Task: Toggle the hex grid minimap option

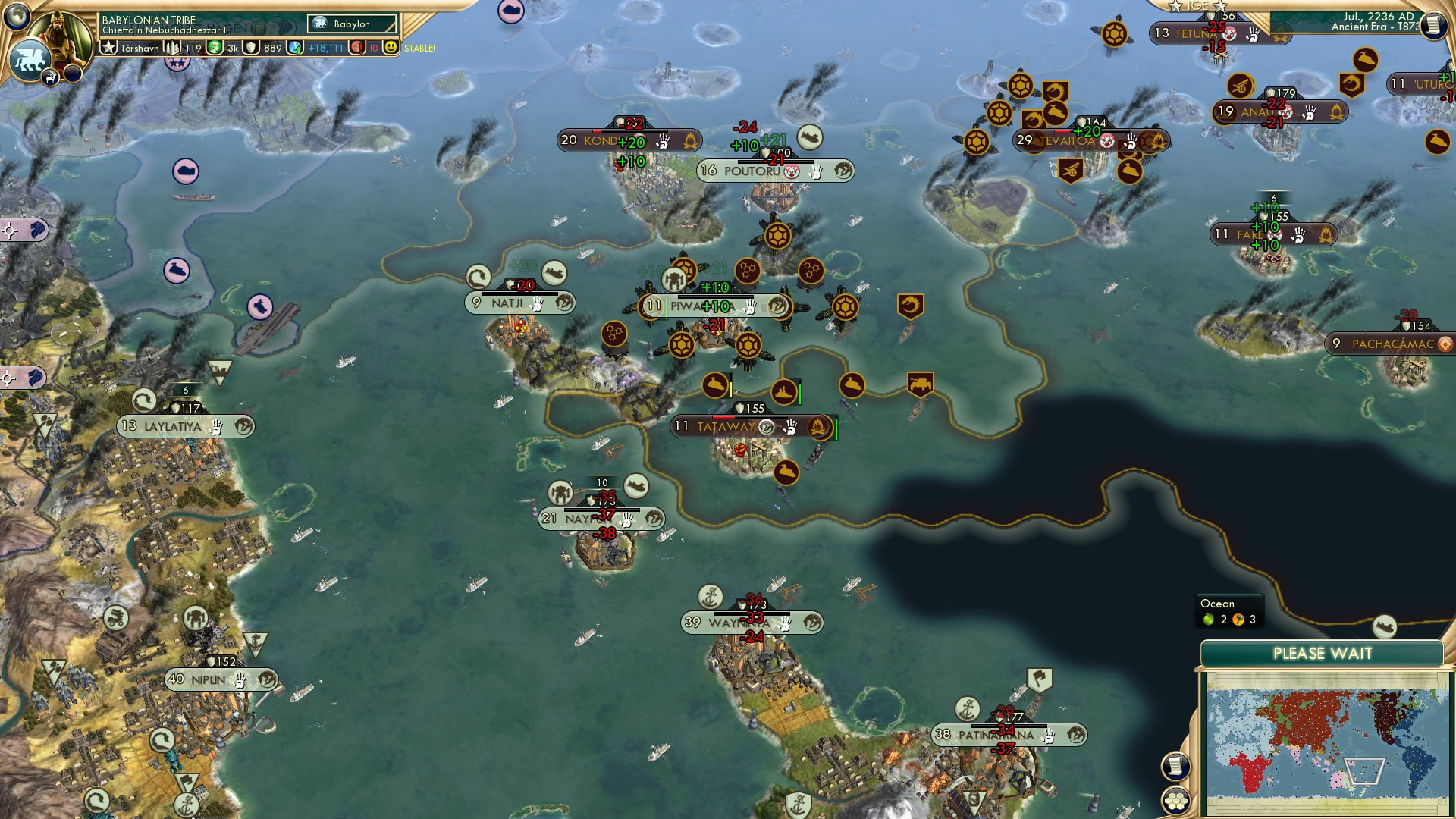Action: [1175, 801]
